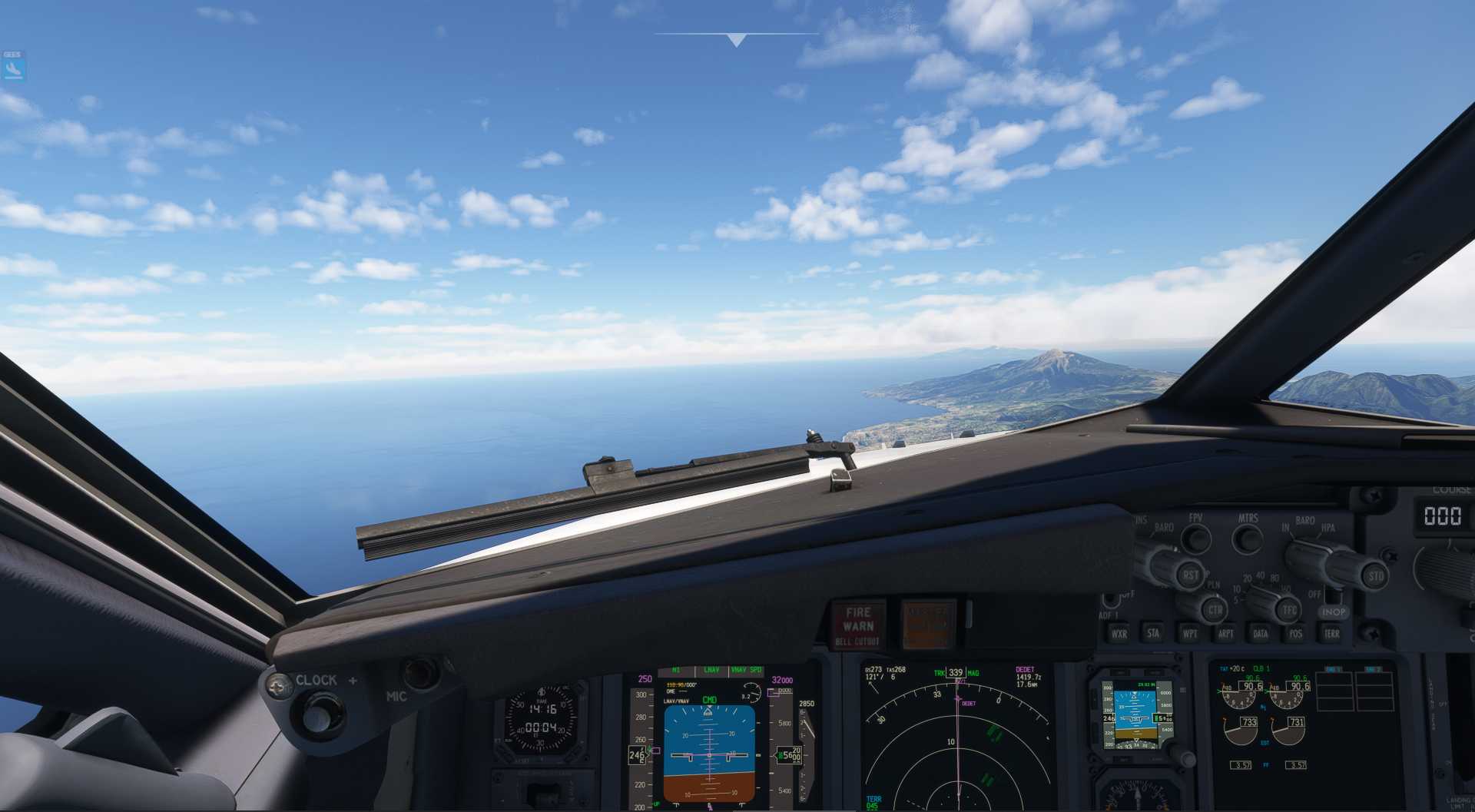Click the TFC traffic button
1475x812 pixels.
[x=1289, y=611]
